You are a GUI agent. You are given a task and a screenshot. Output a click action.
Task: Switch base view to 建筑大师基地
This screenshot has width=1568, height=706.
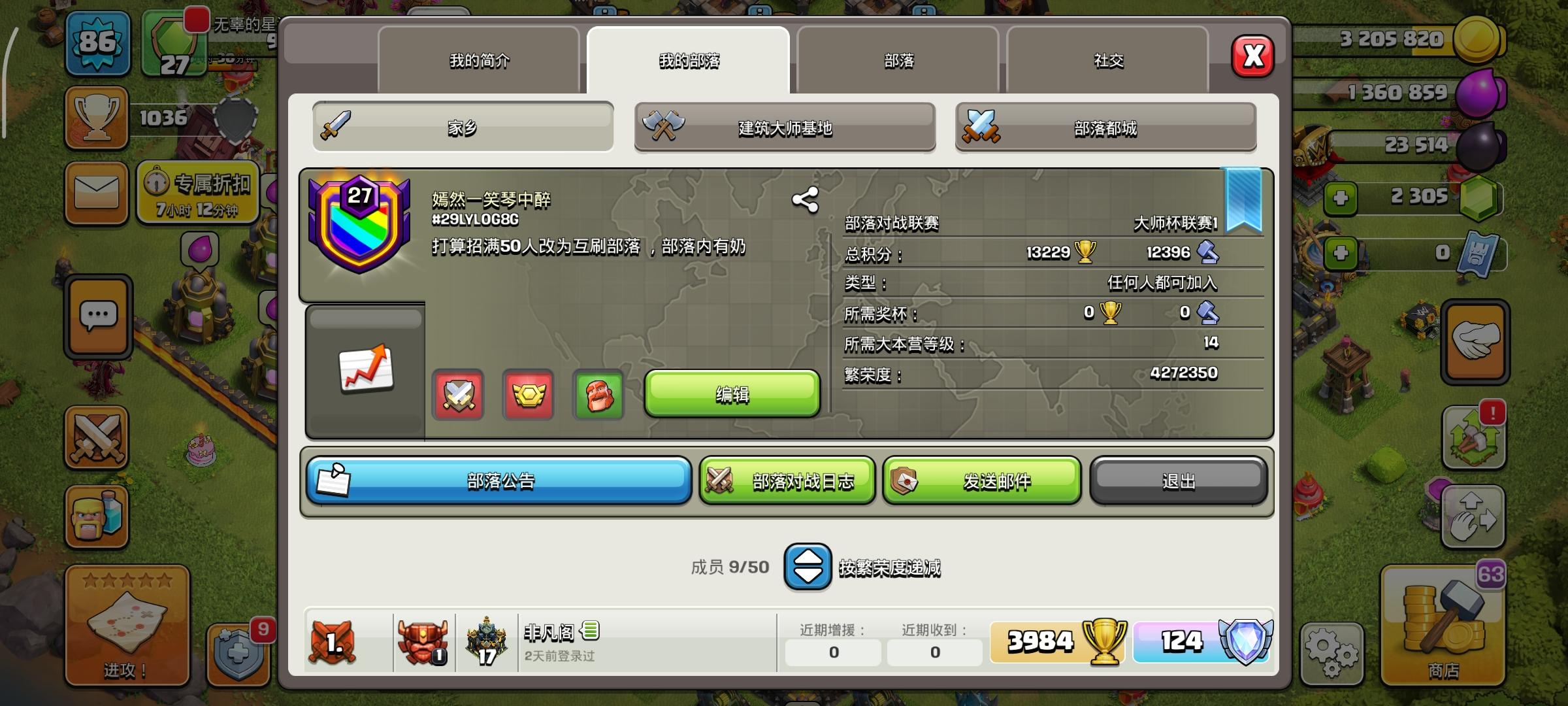pyautogui.click(x=784, y=128)
